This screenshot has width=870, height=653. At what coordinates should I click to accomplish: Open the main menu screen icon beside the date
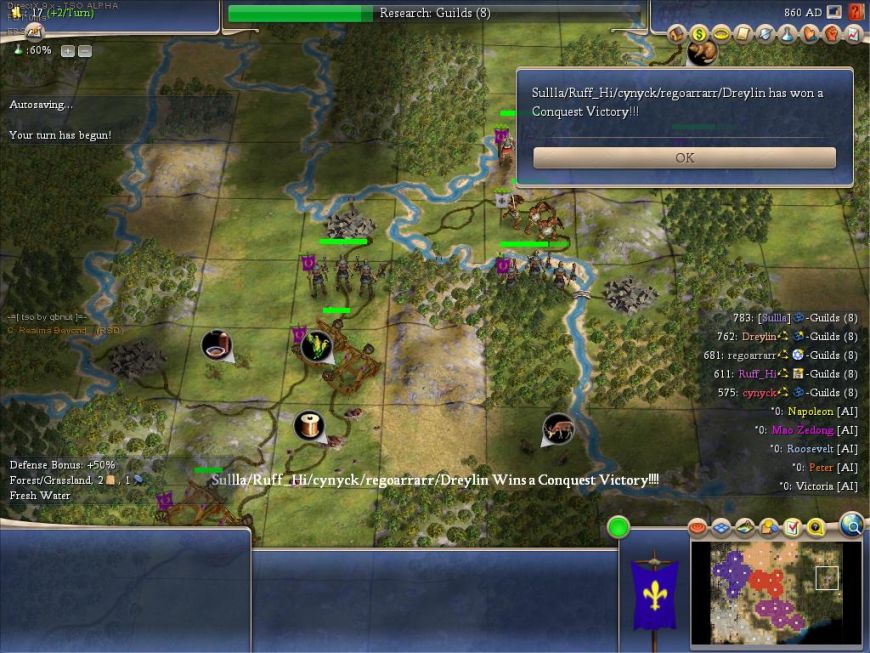(834, 12)
